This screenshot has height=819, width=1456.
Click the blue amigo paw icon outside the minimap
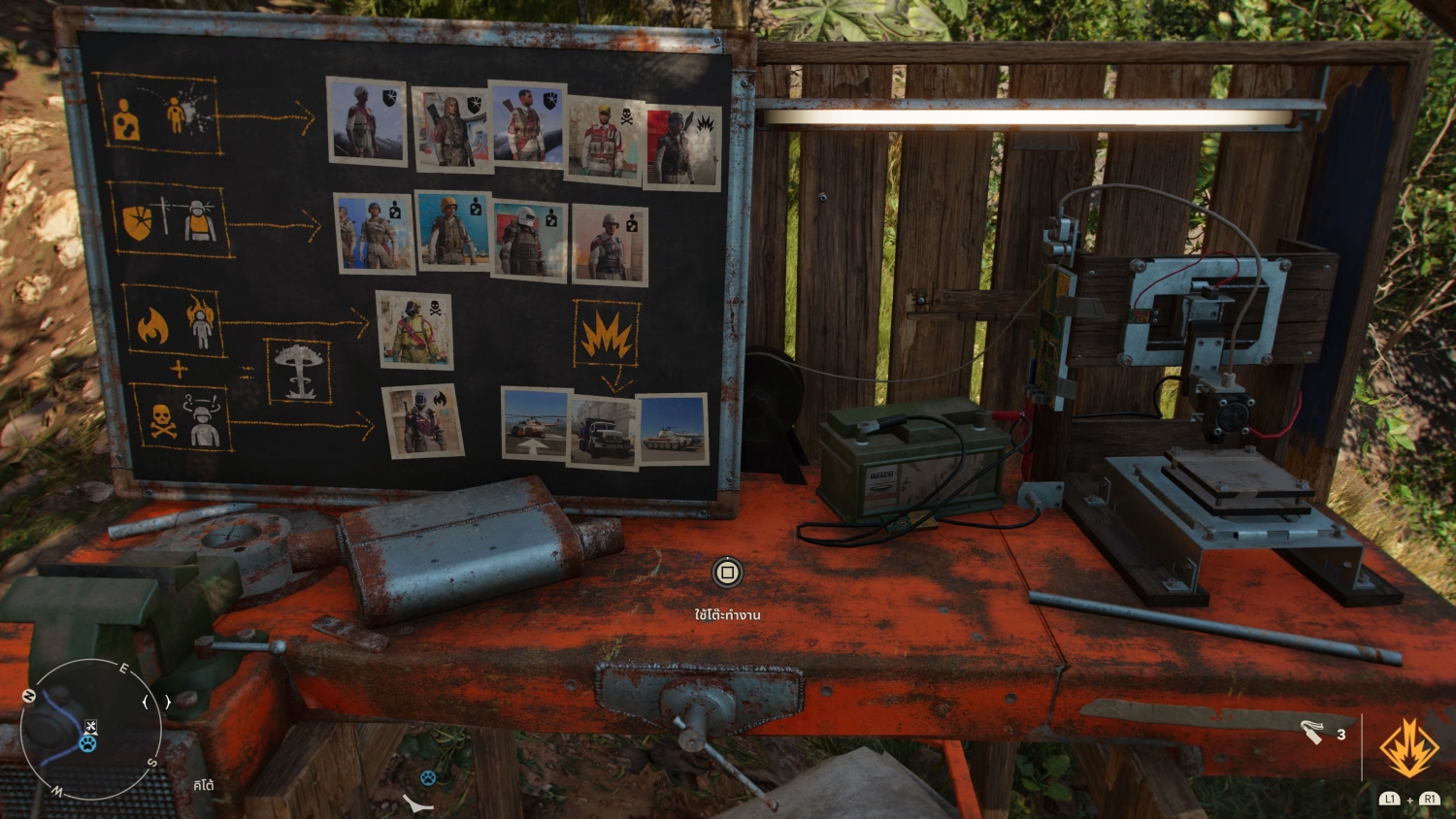point(427,777)
